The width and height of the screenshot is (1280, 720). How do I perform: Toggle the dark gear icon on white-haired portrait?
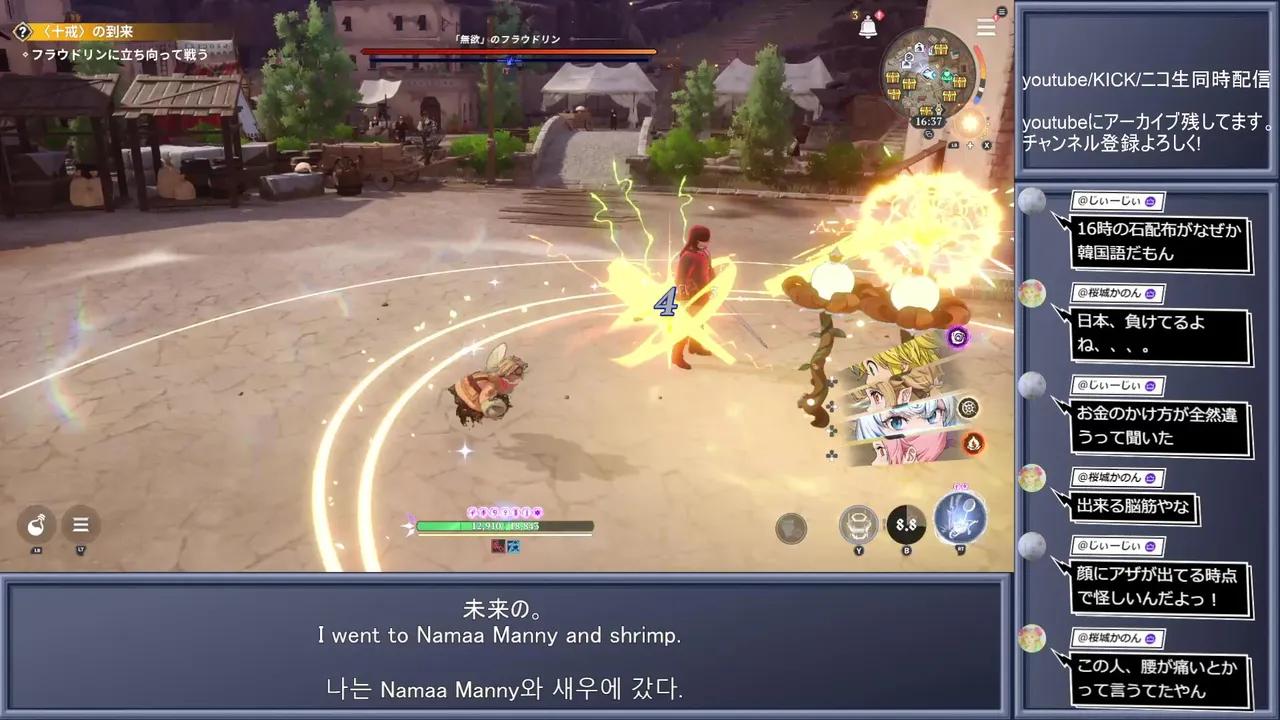[x=969, y=408]
